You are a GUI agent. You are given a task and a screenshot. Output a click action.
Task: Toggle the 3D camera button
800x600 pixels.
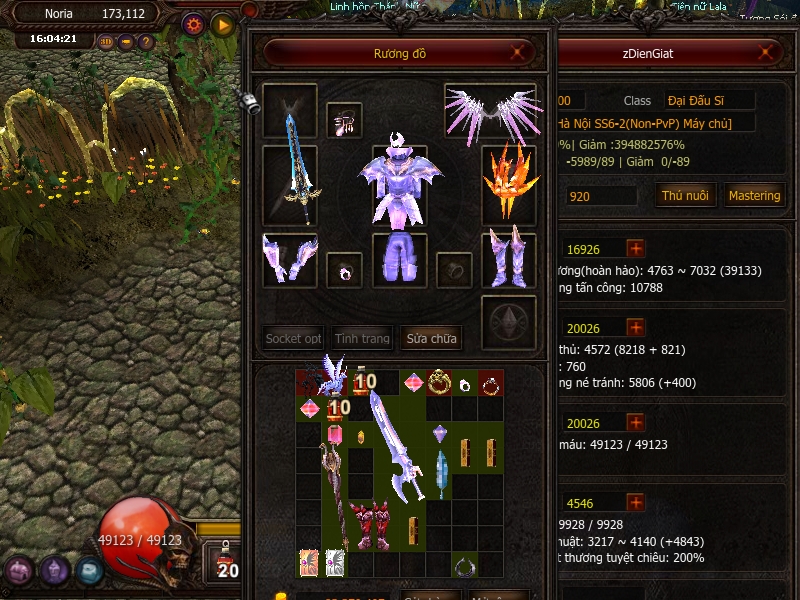pyautogui.click(x=107, y=42)
